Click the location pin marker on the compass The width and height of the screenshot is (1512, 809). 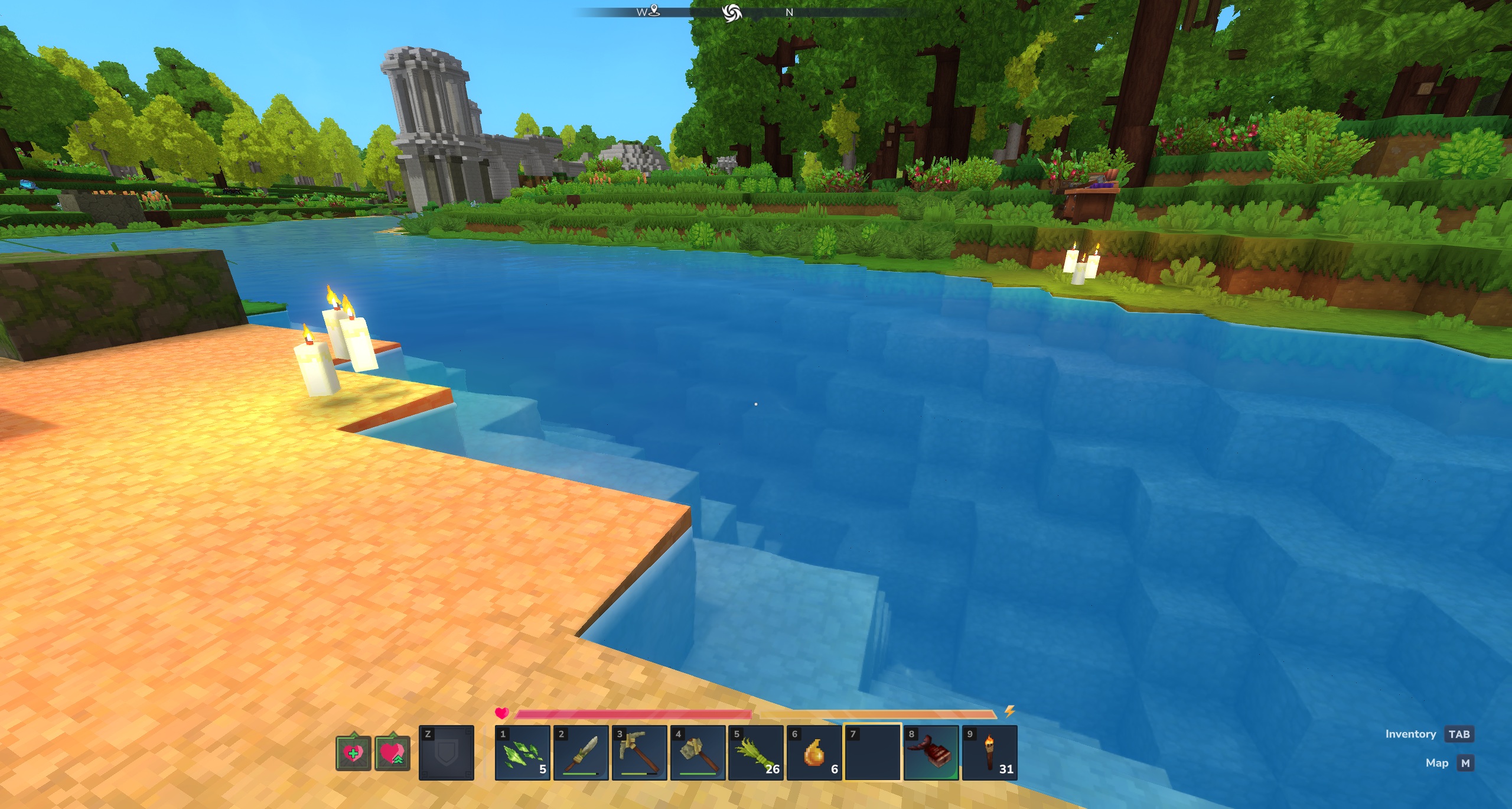pyautogui.click(x=654, y=11)
